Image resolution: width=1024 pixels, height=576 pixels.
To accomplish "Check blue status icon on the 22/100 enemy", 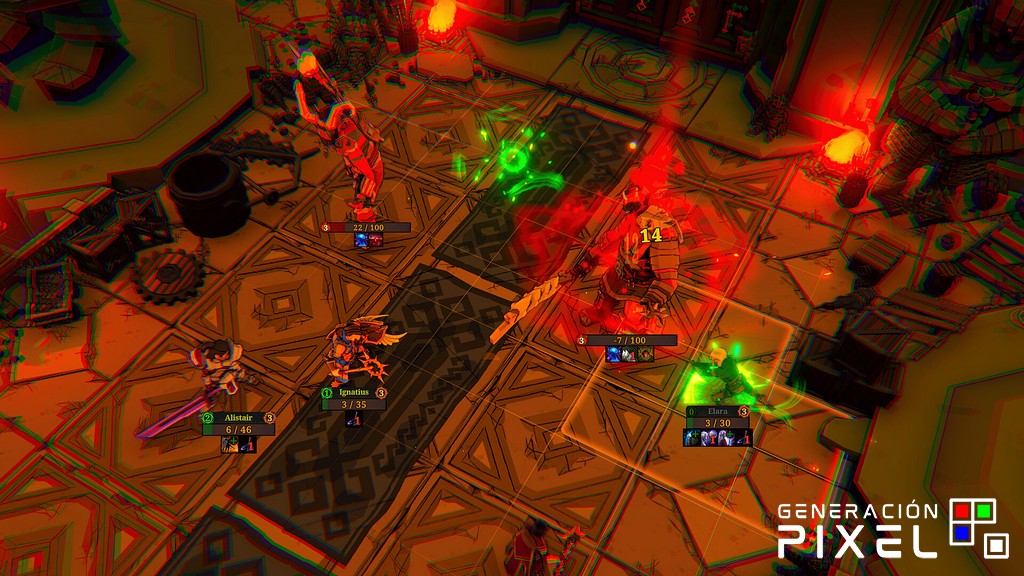I will (360, 241).
